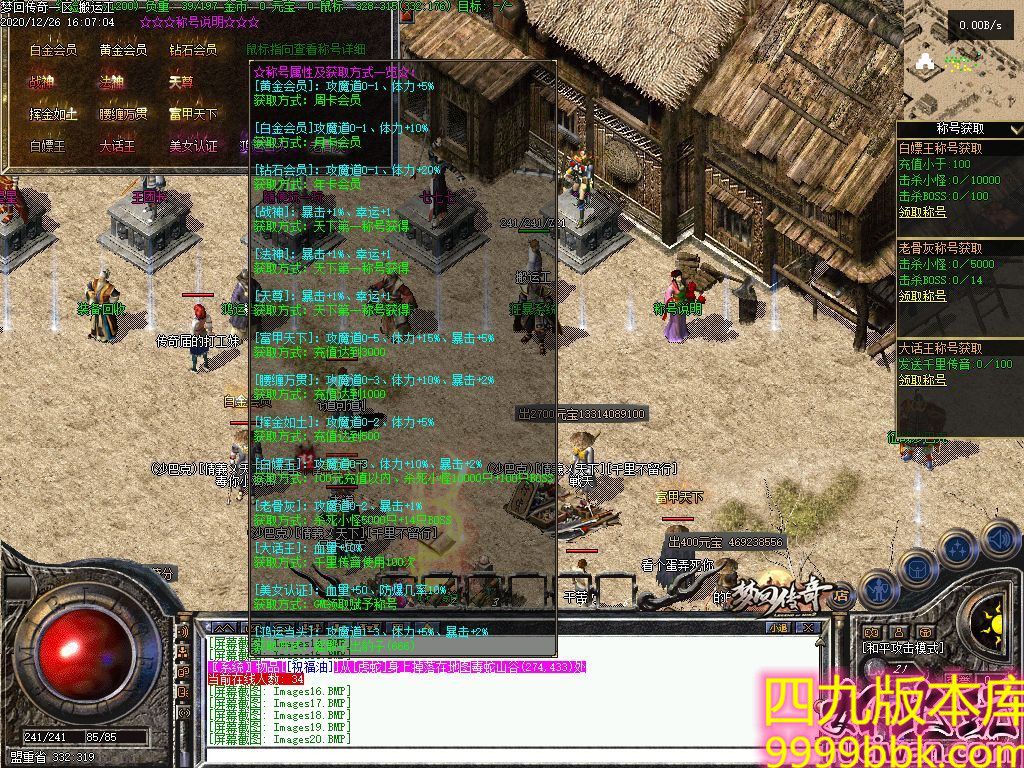1024x768 pixels.
Task: Claim the 老骨灰 title via 领取称号
Action: click(x=922, y=296)
